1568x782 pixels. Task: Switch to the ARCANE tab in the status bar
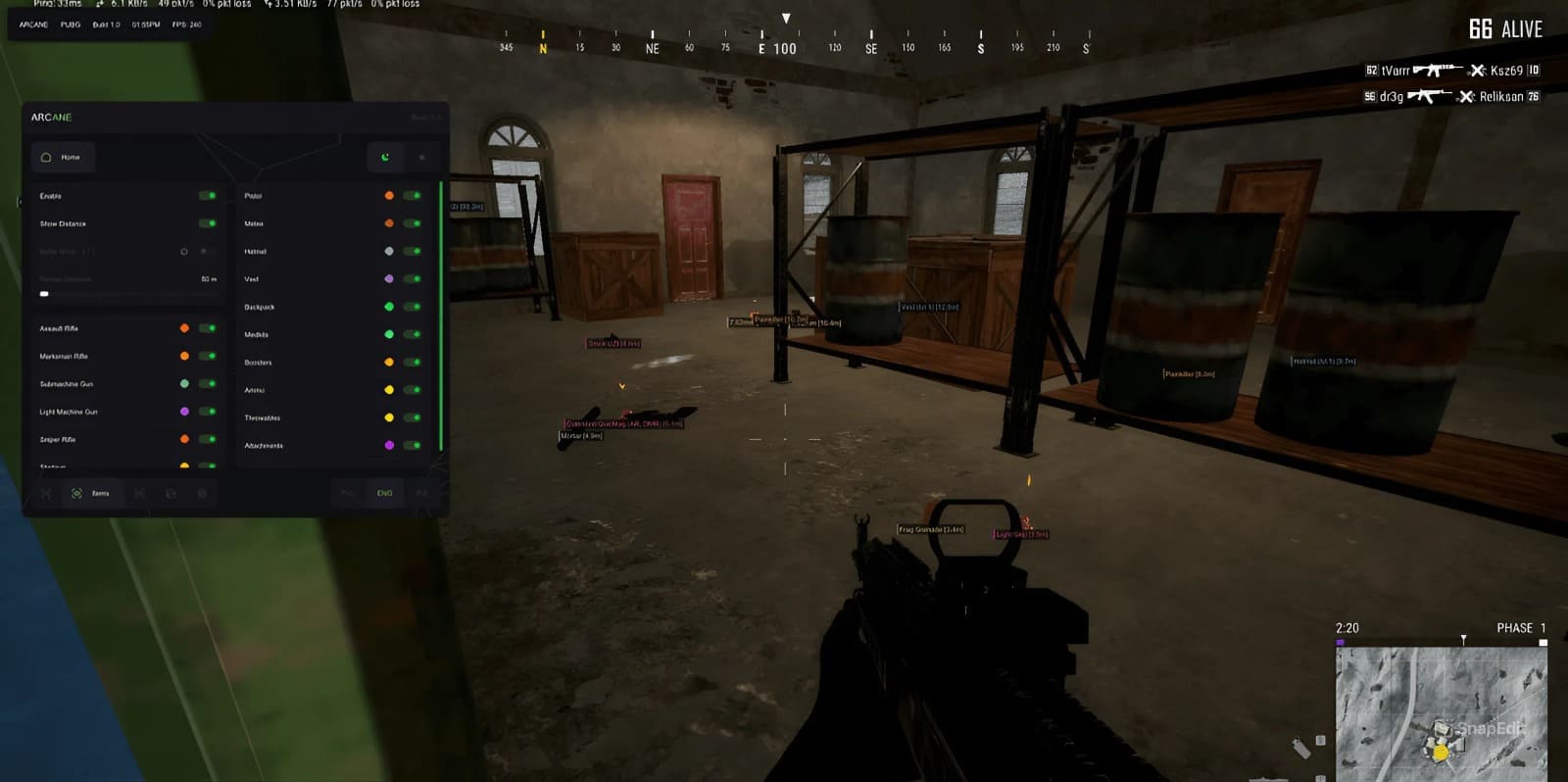[x=35, y=24]
